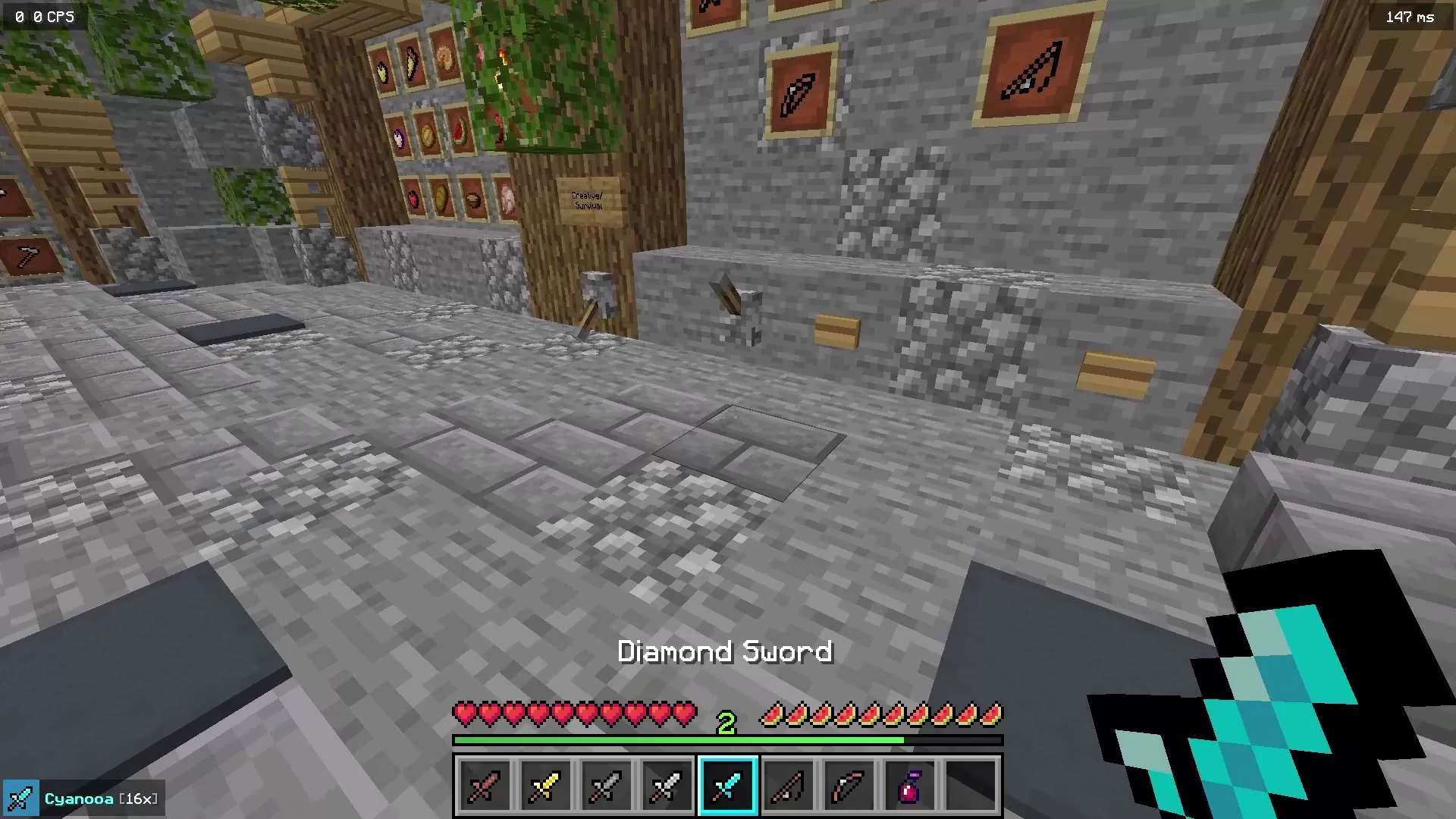
Task: Click the 147 ms ping indicator
Action: point(1410,15)
